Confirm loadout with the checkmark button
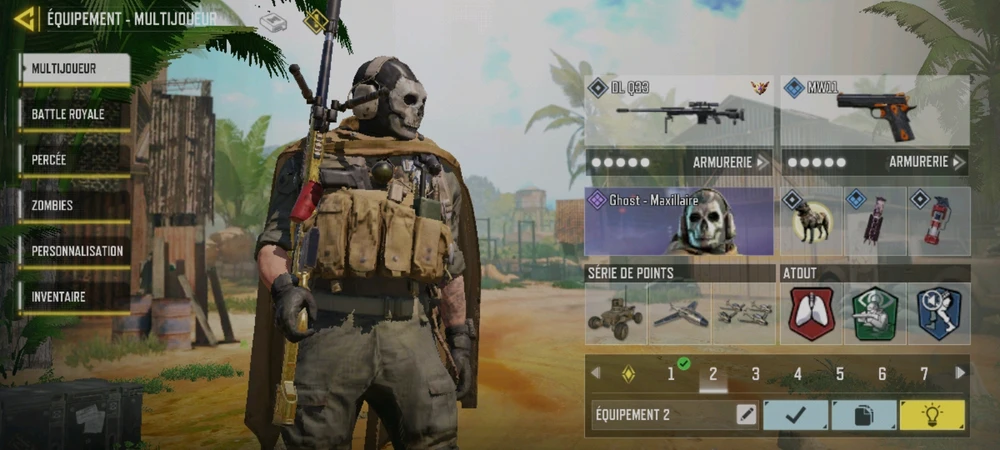This screenshot has width=1000, height=450. [795, 415]
